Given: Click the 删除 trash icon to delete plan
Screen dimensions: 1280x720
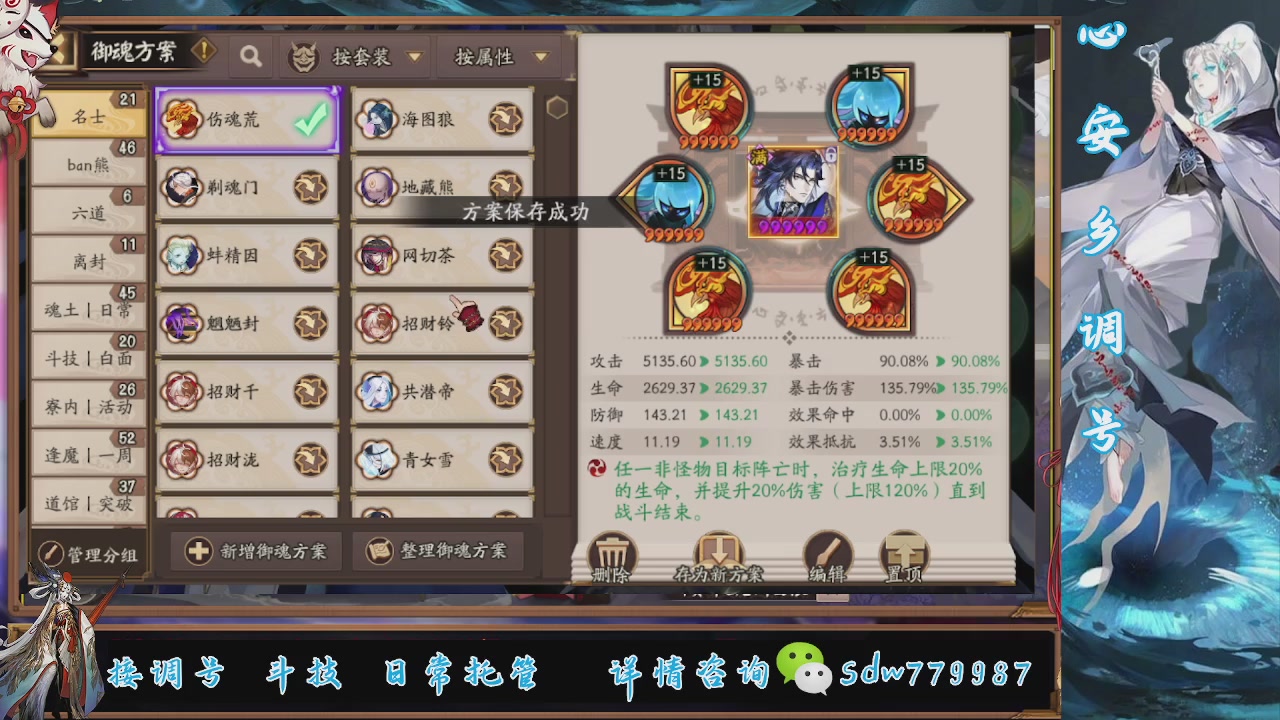Looking at the screenshot, I should coord(611,553).
